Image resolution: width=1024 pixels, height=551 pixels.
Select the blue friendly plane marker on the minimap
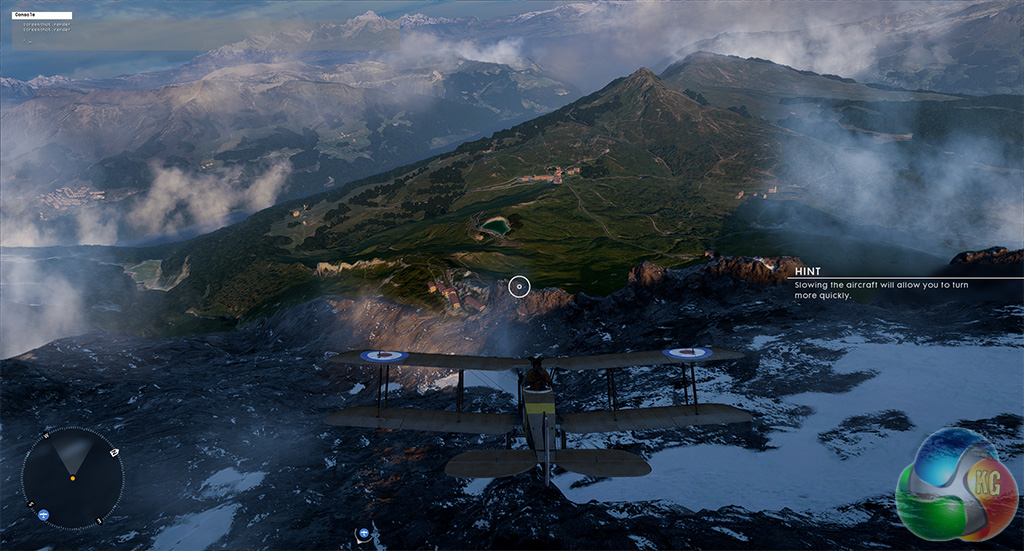tap(43, 515)
